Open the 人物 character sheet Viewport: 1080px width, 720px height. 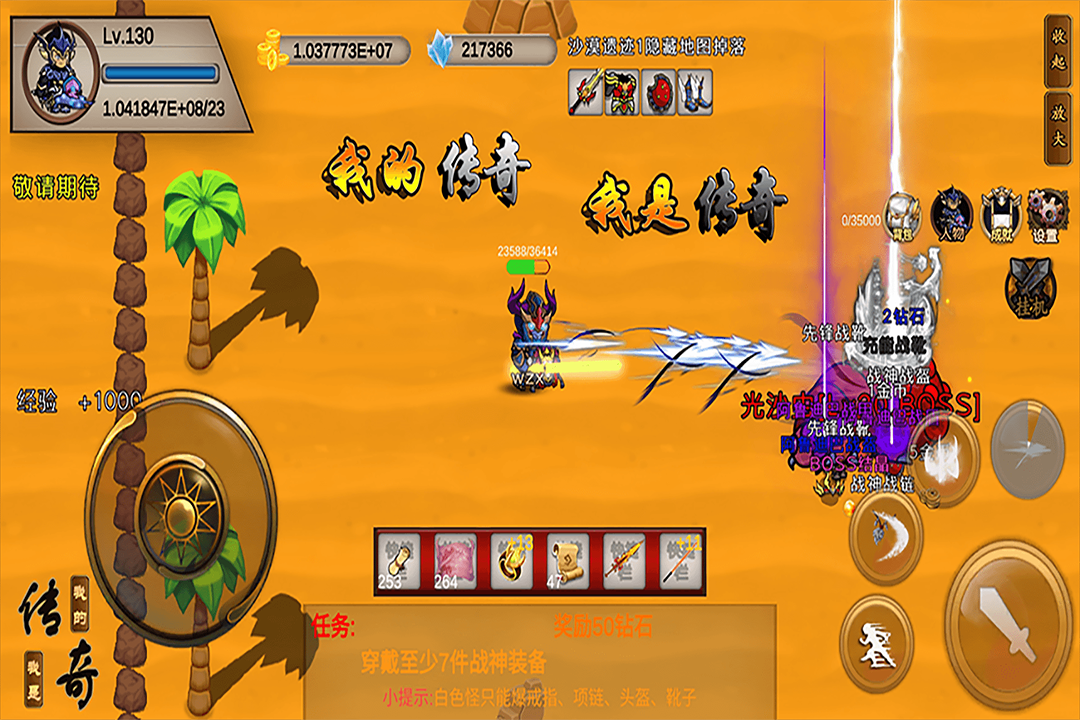[951, 212]
